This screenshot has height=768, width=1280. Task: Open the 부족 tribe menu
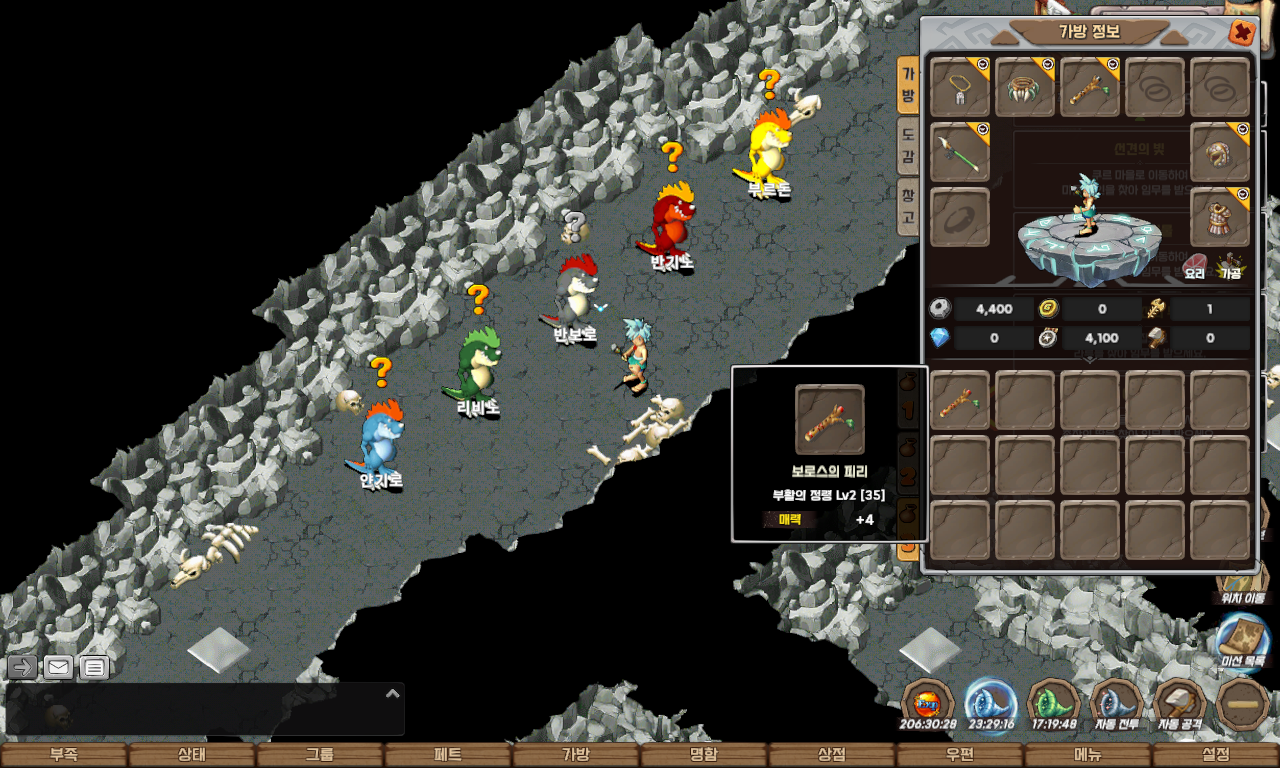[x=63, y=755]
